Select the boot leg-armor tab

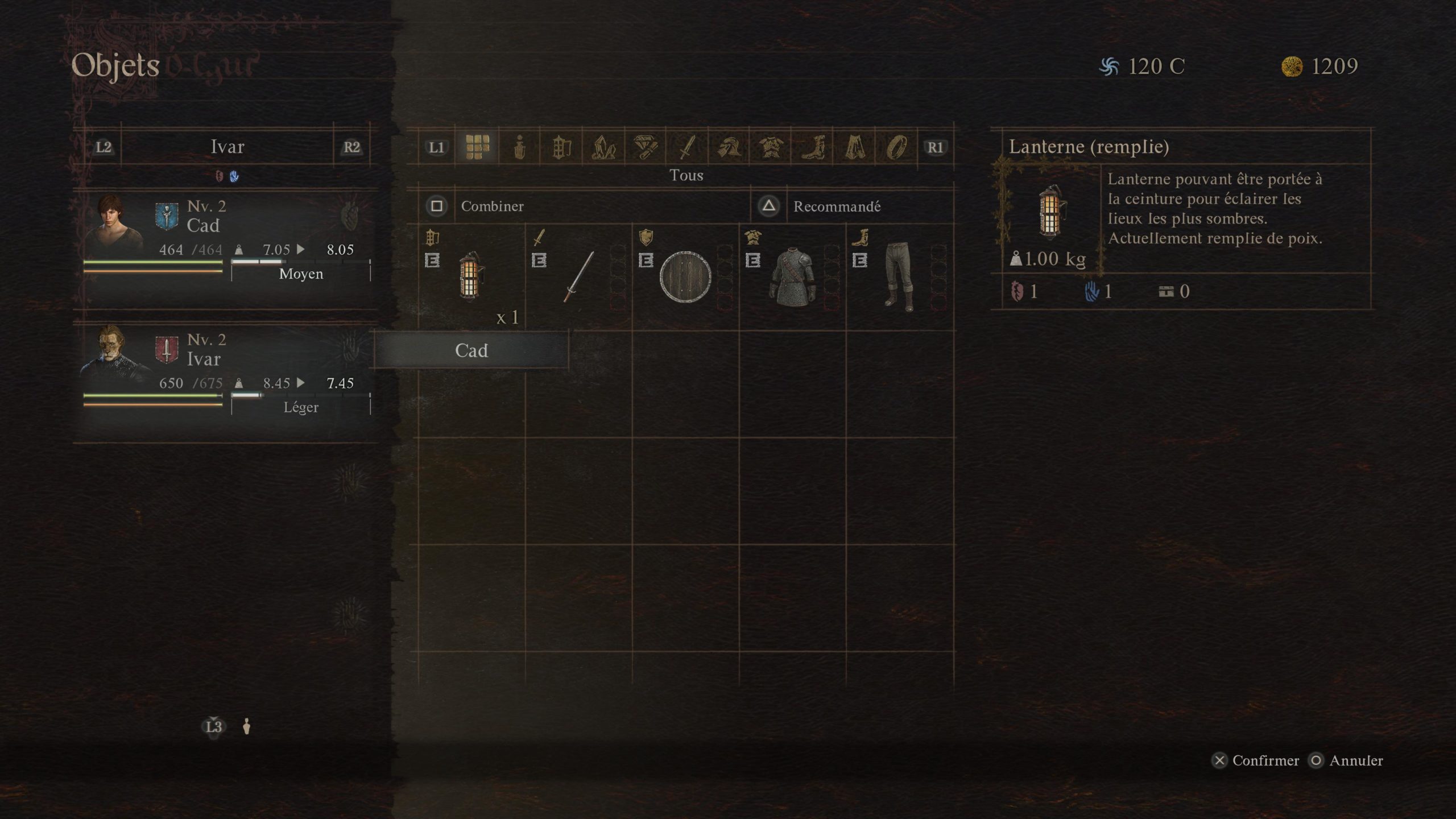(813, 148)
